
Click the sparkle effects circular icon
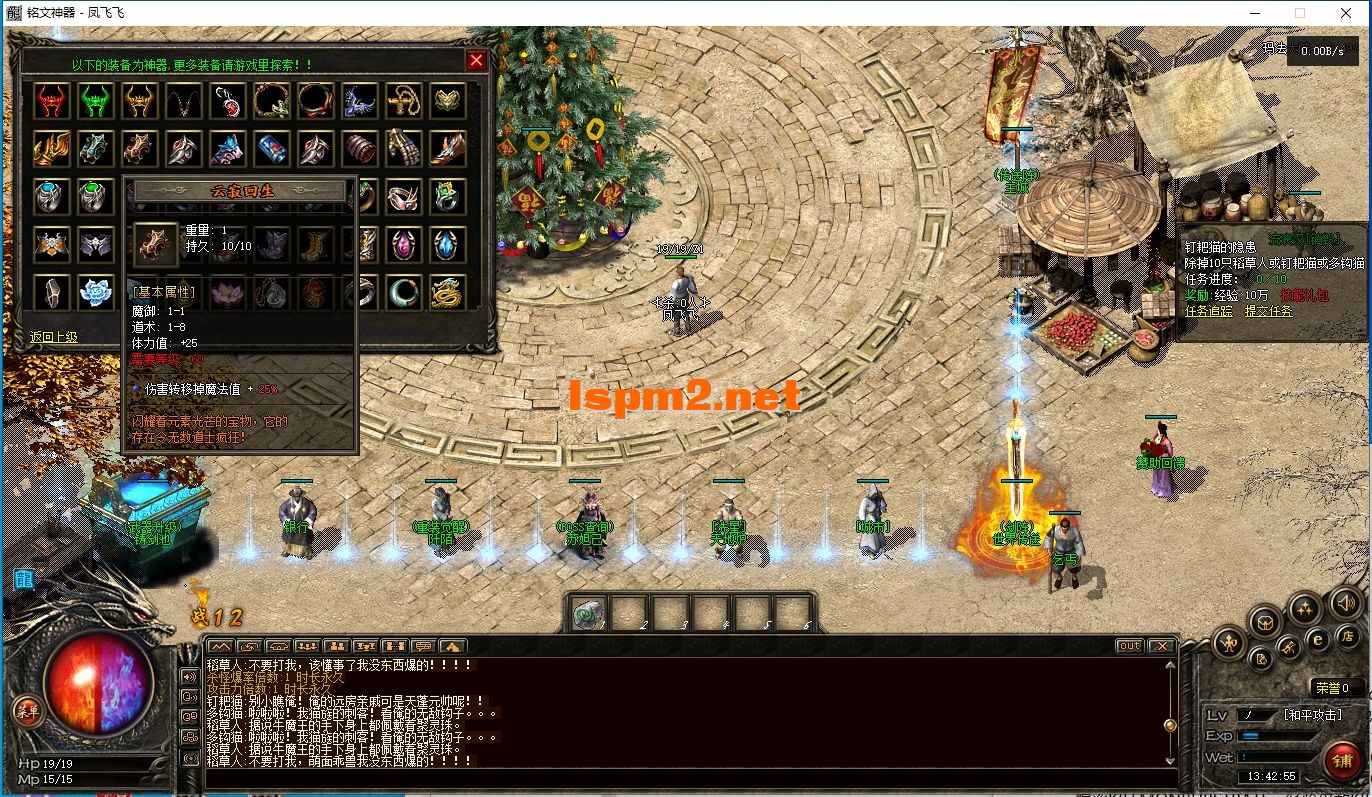click(1304, 609)
